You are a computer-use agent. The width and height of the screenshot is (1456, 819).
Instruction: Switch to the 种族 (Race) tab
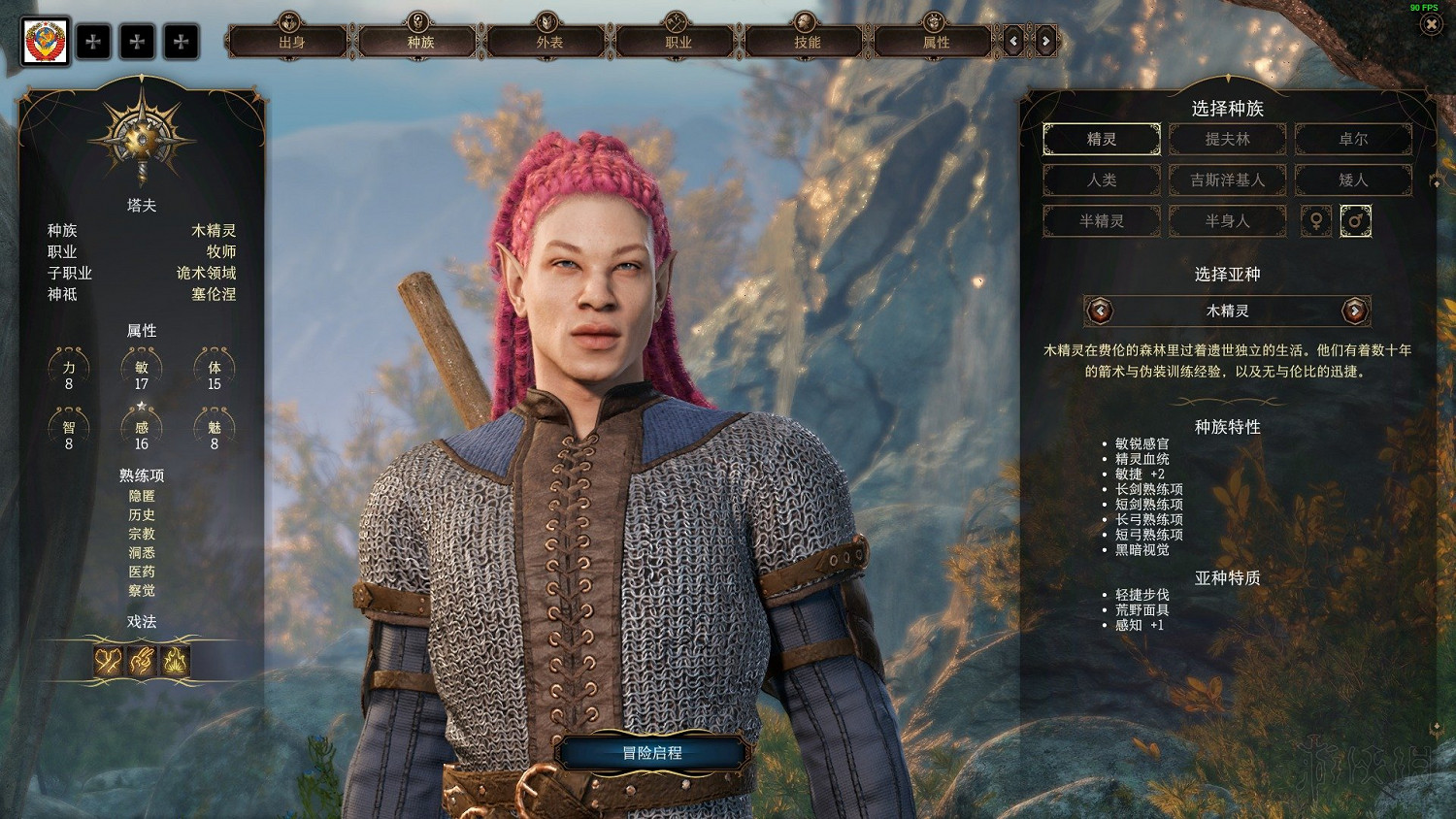(420, 42)
